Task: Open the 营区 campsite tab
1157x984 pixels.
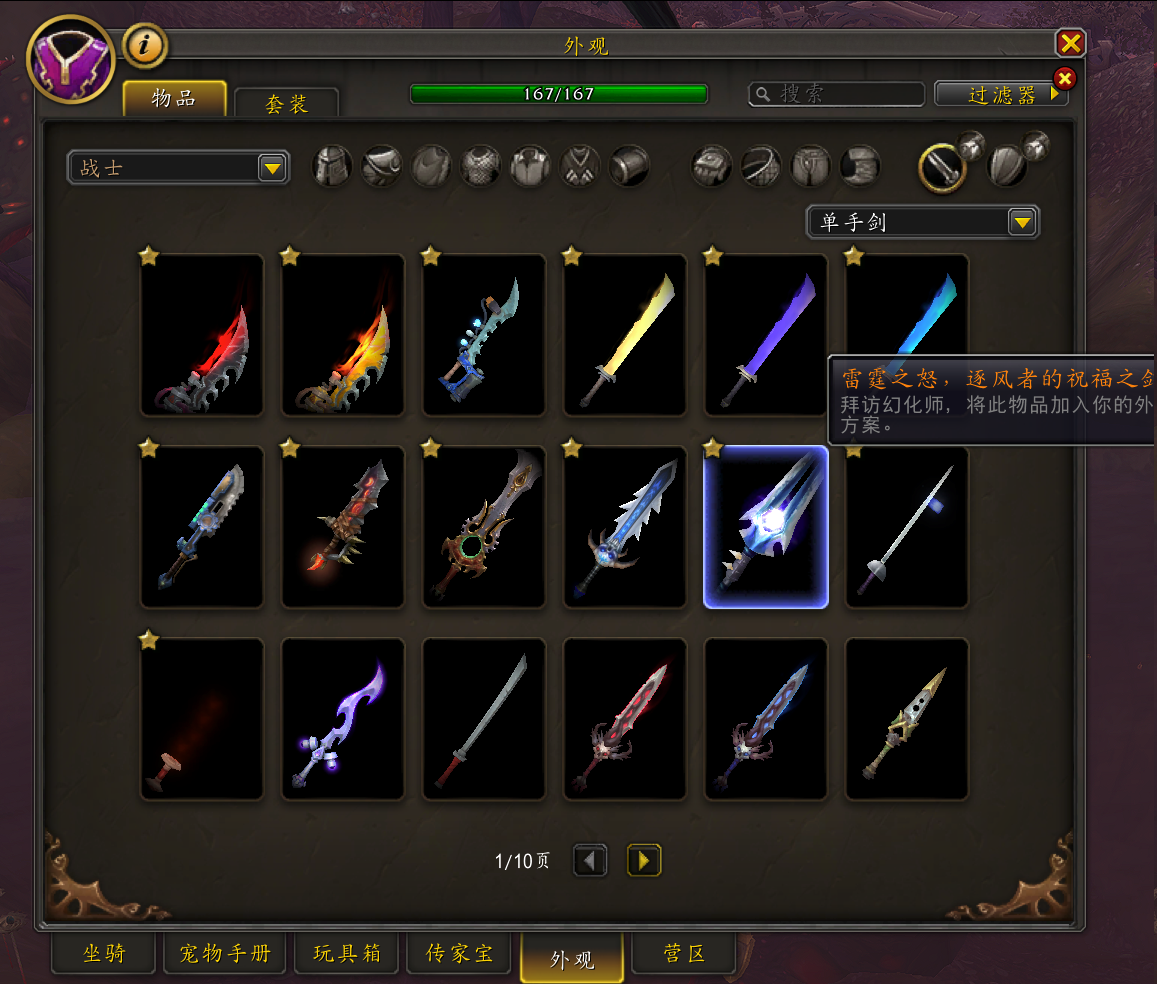Action: click(x=684, y=953)
